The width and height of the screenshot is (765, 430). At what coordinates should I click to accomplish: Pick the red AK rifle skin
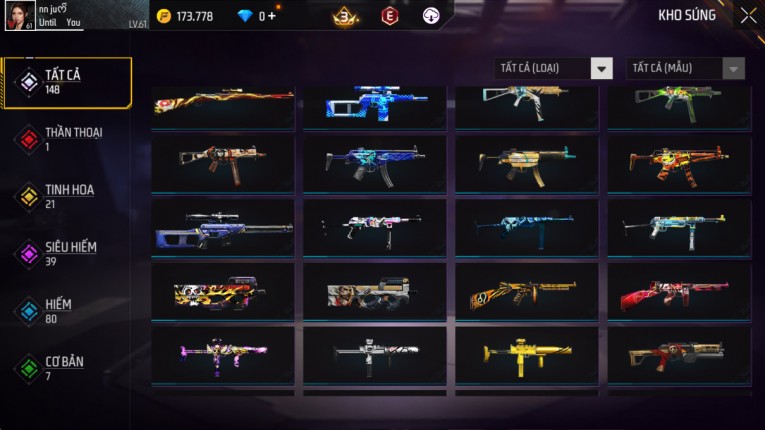pos(679,291)
